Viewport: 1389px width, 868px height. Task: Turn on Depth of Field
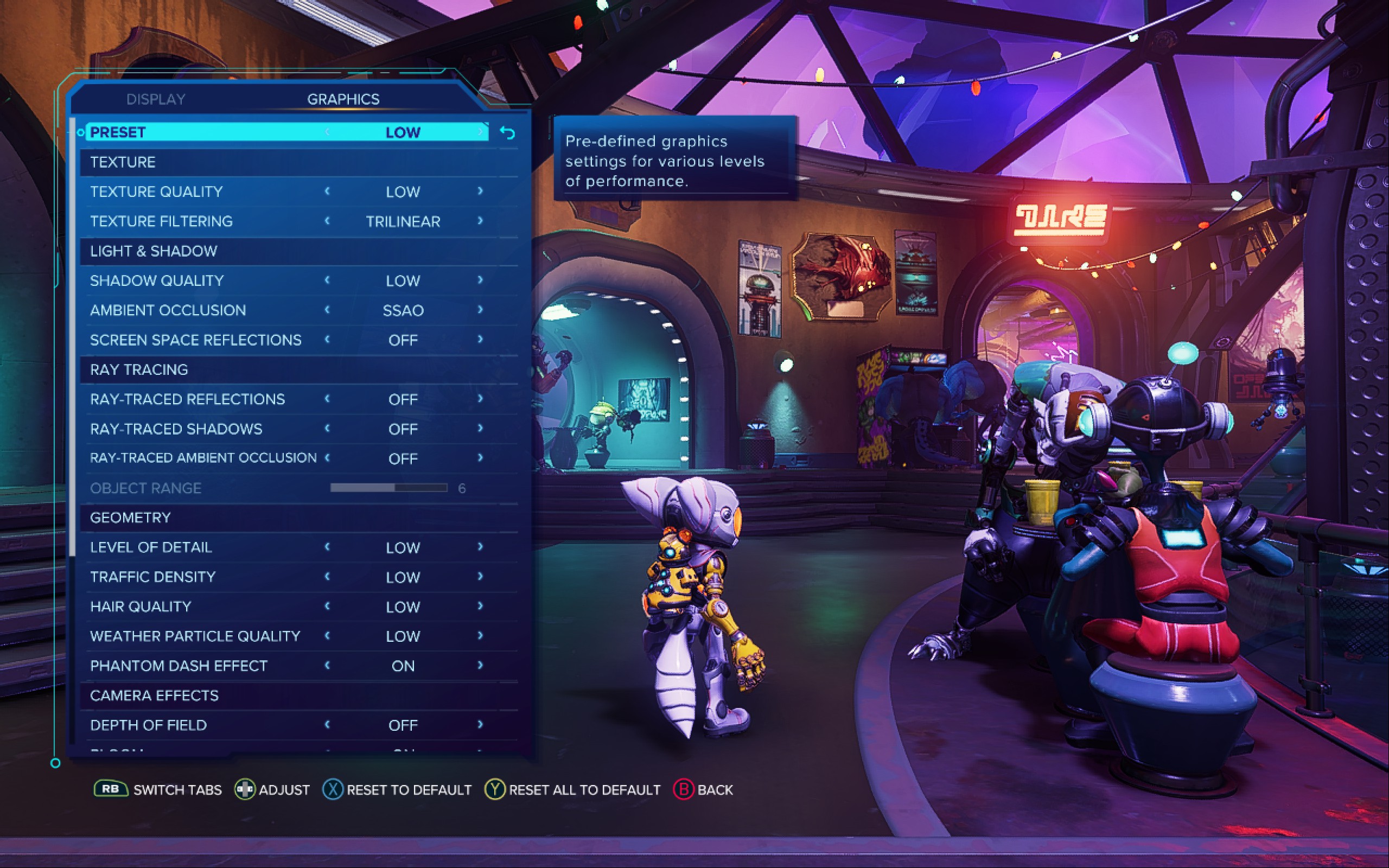[481, 724]
